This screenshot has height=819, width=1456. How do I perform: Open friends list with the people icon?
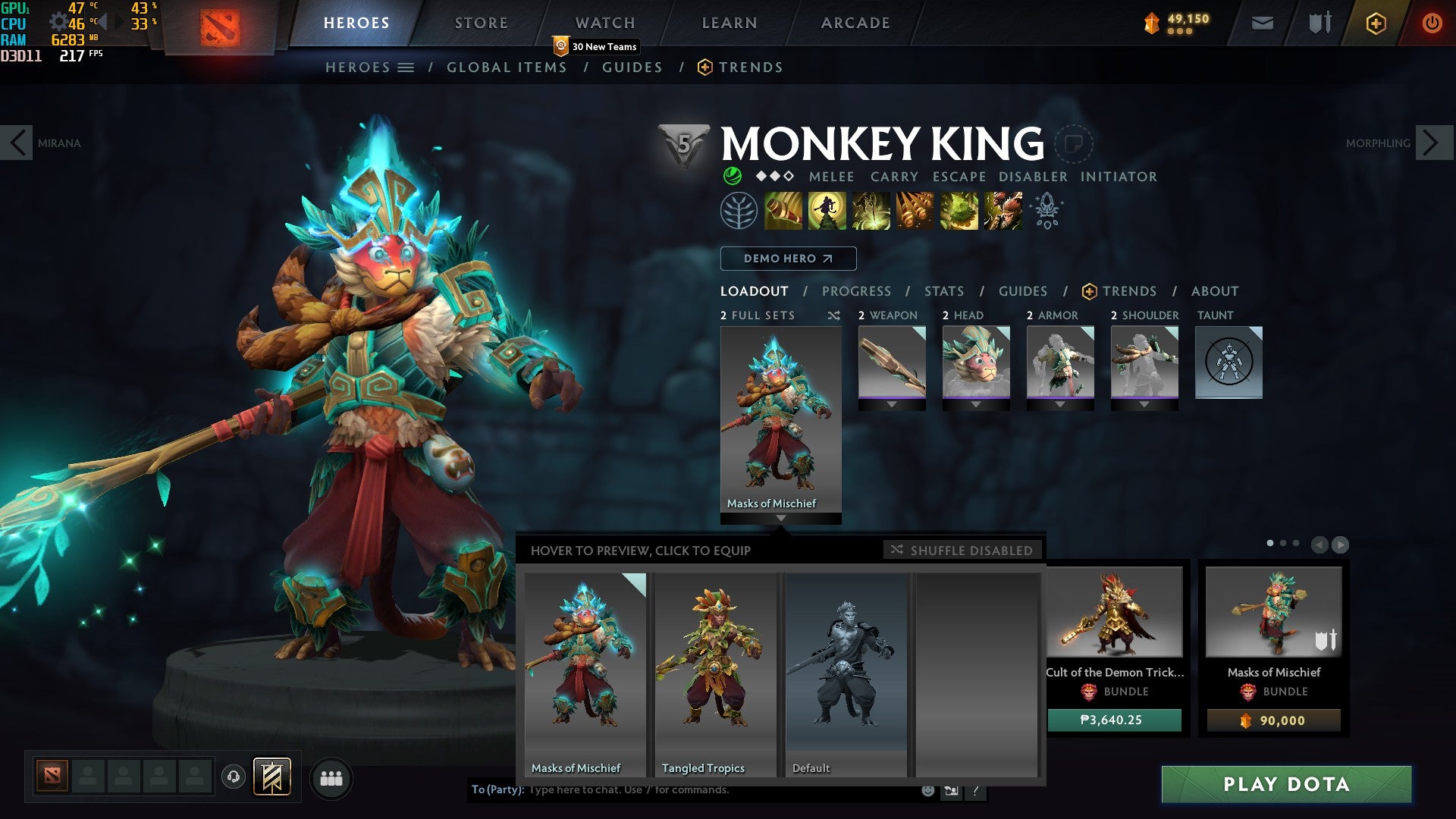[x=331, y=778]
